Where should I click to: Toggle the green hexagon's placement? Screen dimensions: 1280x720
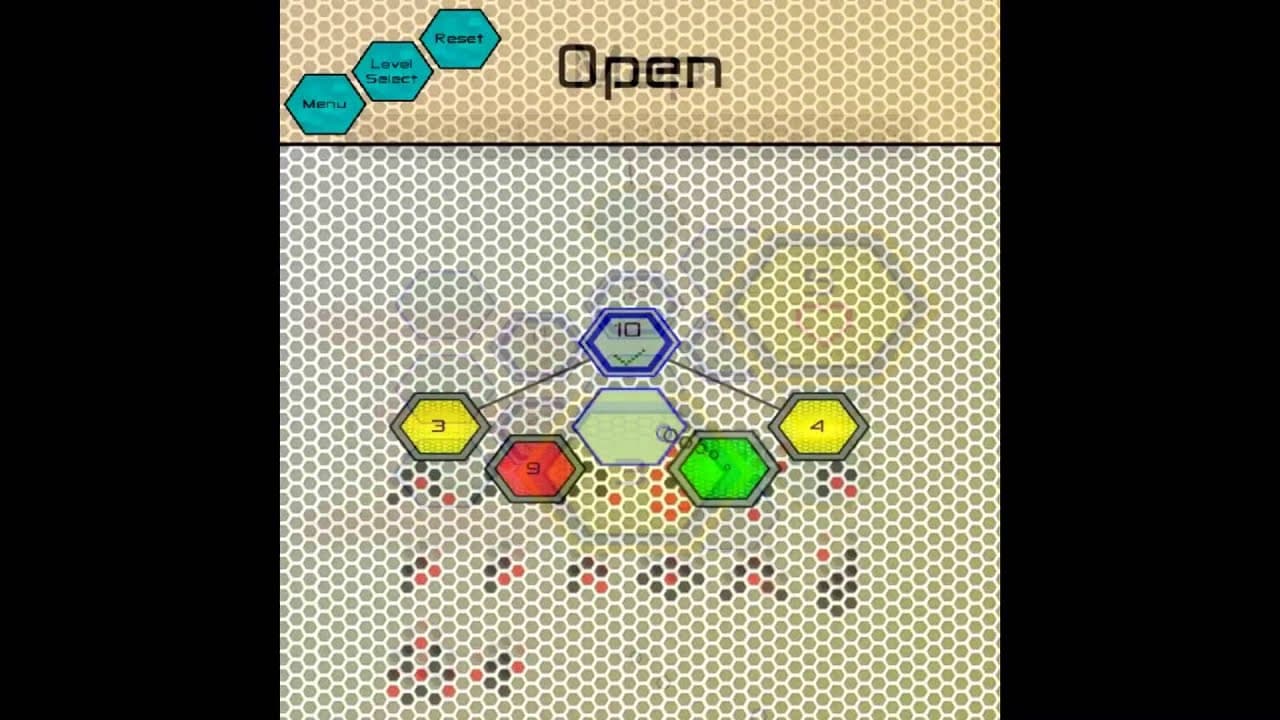725,466
